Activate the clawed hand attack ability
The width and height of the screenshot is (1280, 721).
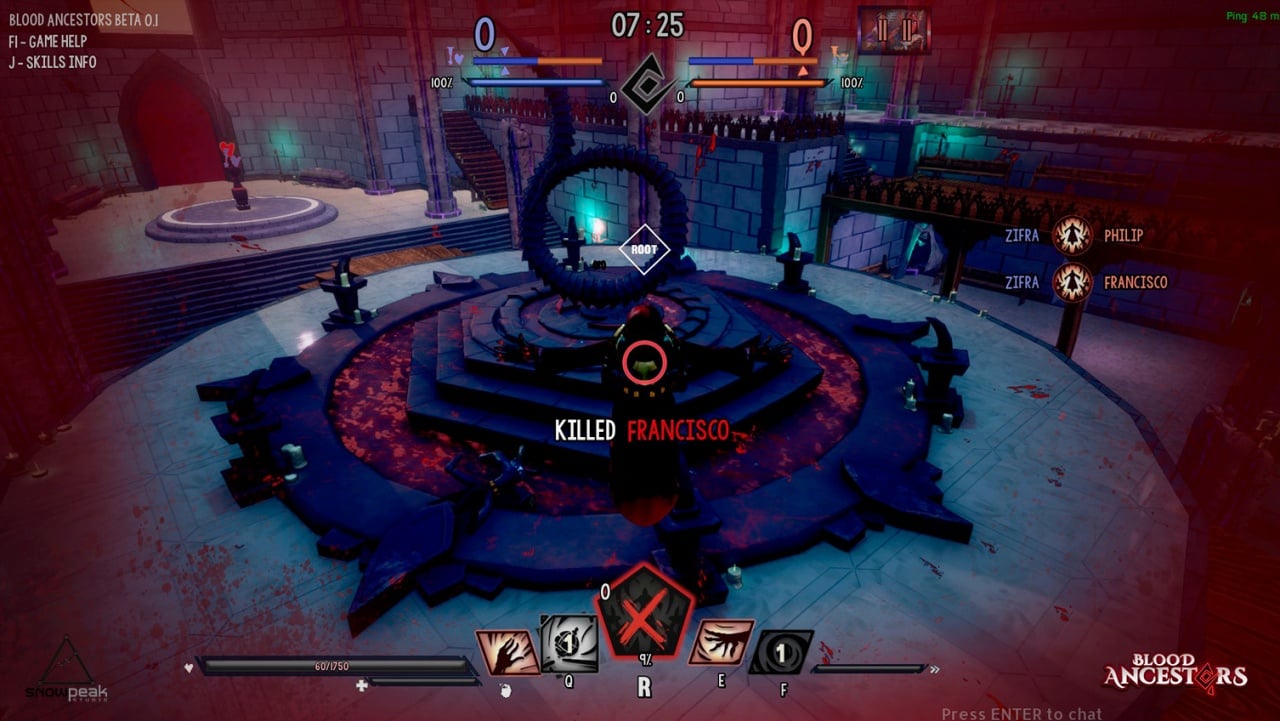[x=508, y=651]
